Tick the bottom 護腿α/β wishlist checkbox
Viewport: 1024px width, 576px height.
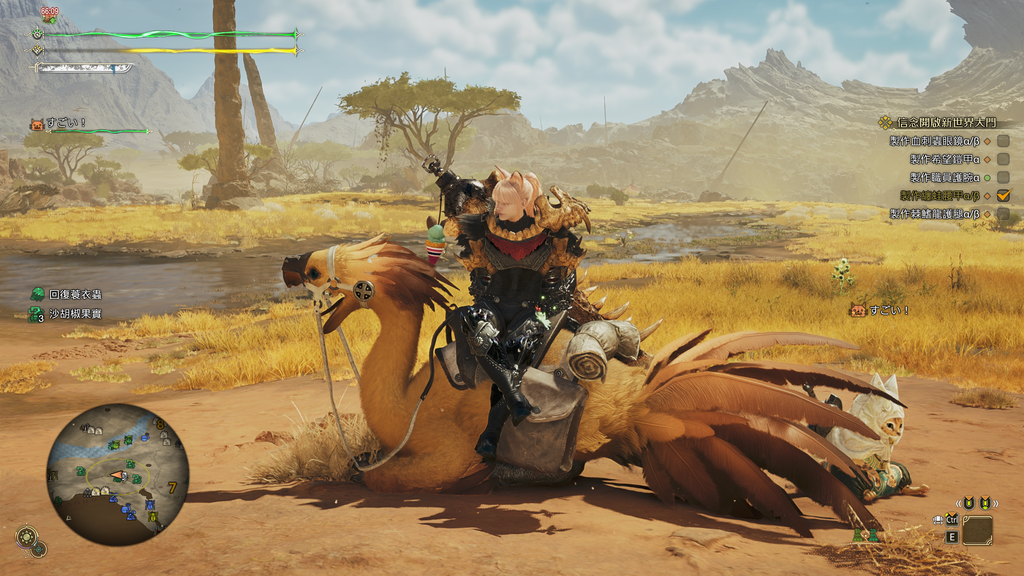[x=1003, y=213]
